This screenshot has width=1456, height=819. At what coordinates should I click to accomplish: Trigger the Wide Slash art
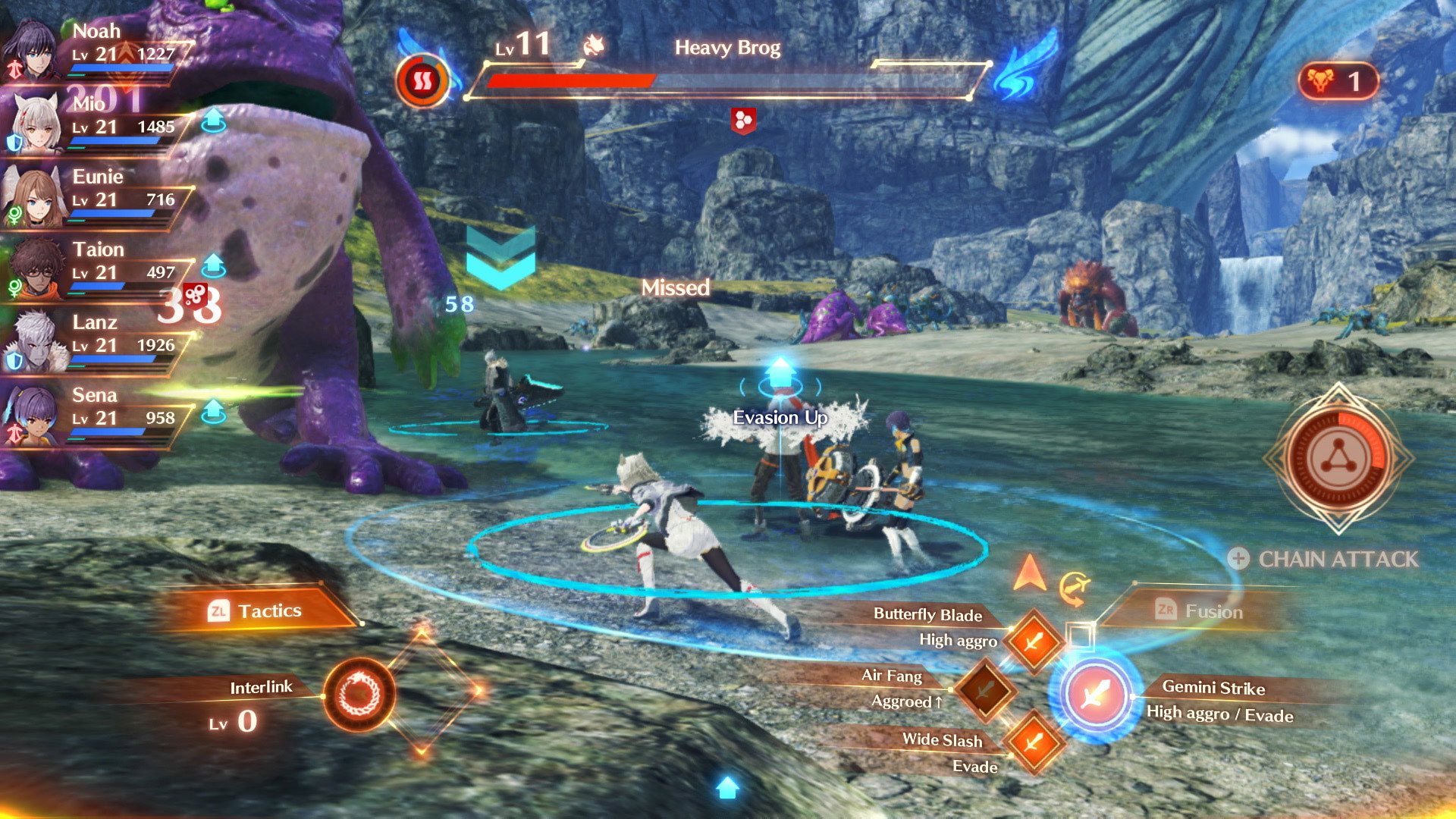click(1033, 742)
